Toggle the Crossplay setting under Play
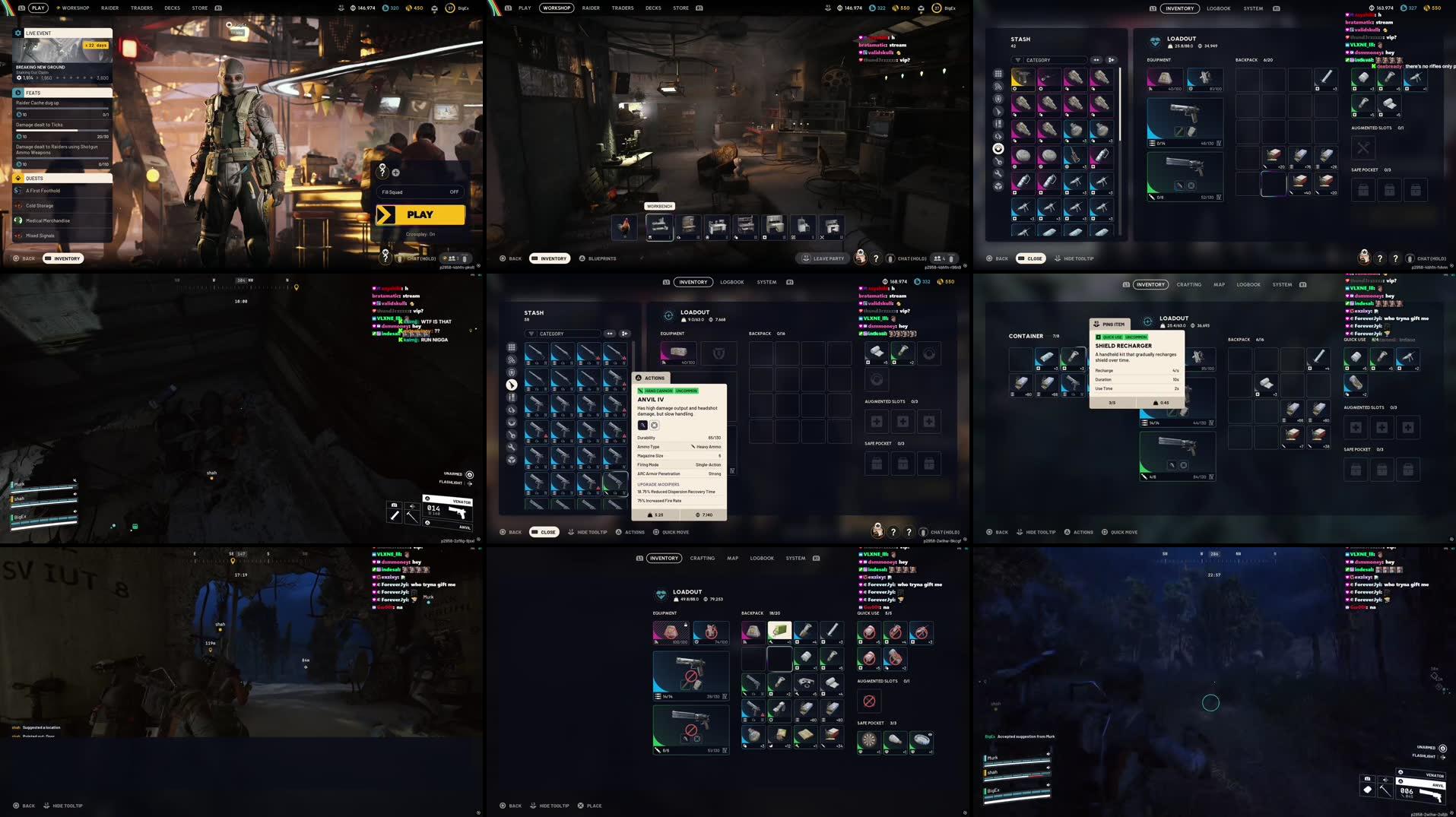This screenshot has height=817, width=1456. pyautogui.click(x=420, y=234)
